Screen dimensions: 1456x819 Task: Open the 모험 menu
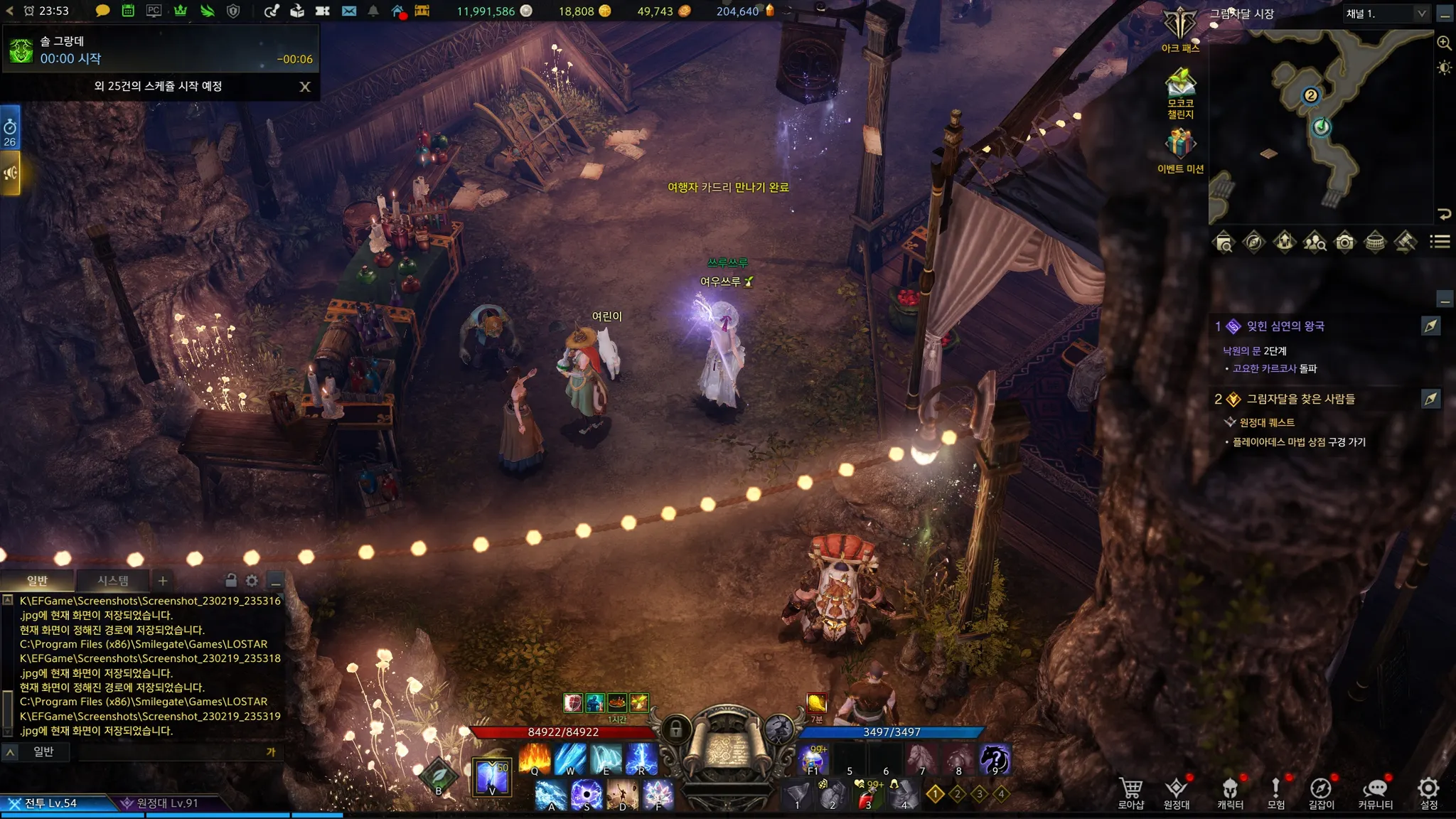[1275, 792]
